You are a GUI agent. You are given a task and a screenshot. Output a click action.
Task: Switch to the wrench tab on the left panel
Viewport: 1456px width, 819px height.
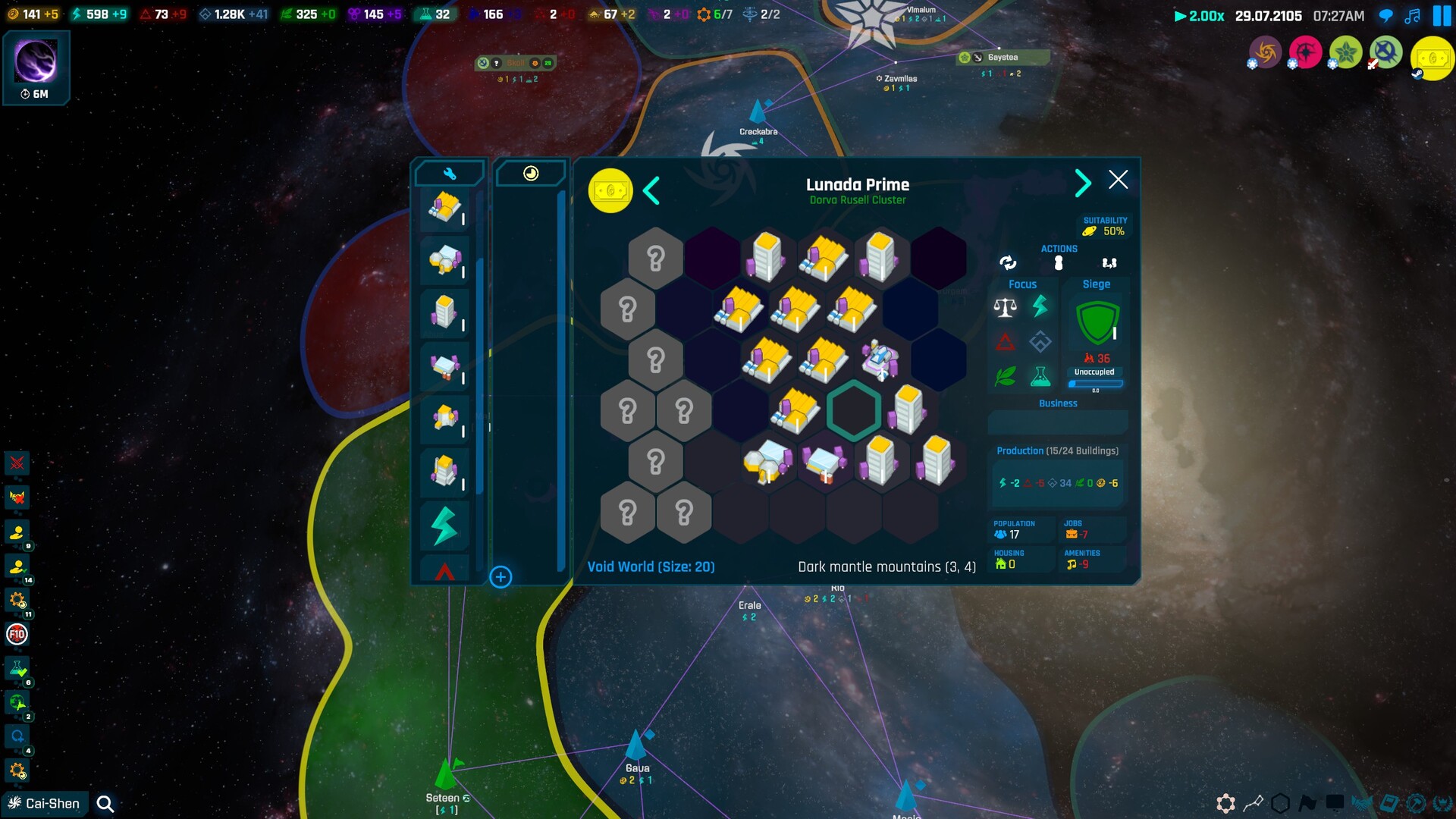click(x=449, y=173)
